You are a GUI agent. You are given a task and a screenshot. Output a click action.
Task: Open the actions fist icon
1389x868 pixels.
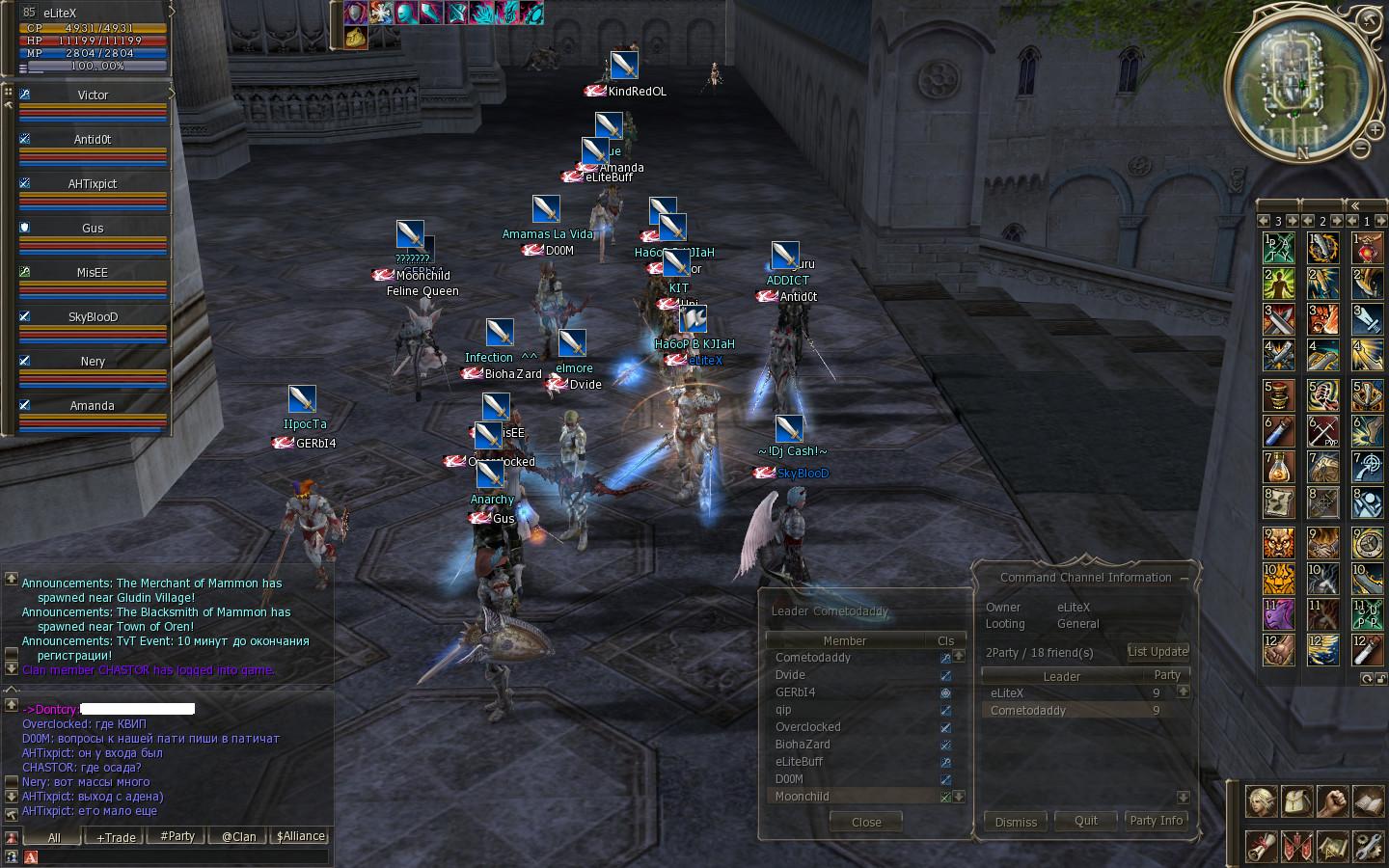pyautogui.click(x=1333, y=800)
